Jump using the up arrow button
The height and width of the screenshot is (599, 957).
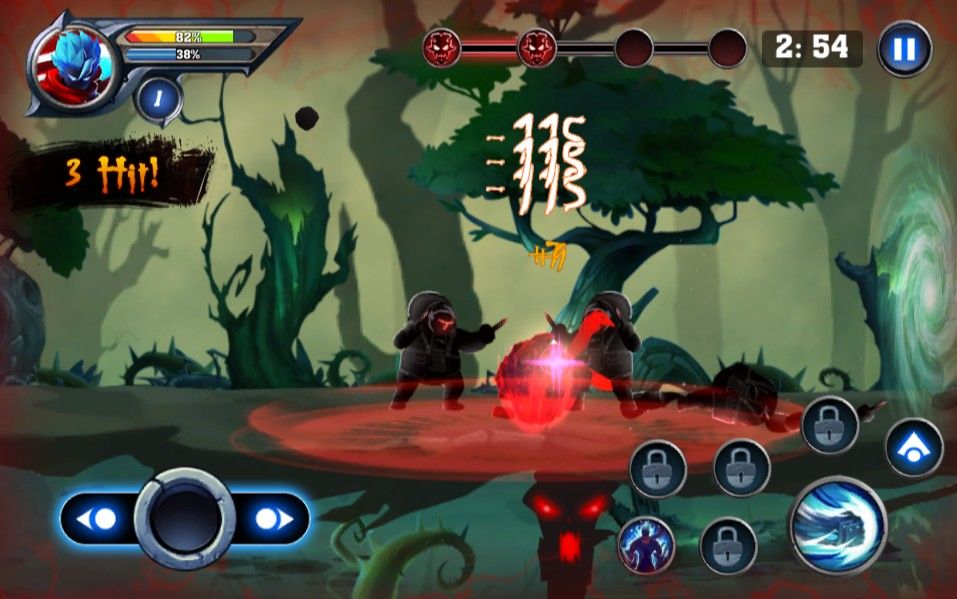[x=914, y=447]
